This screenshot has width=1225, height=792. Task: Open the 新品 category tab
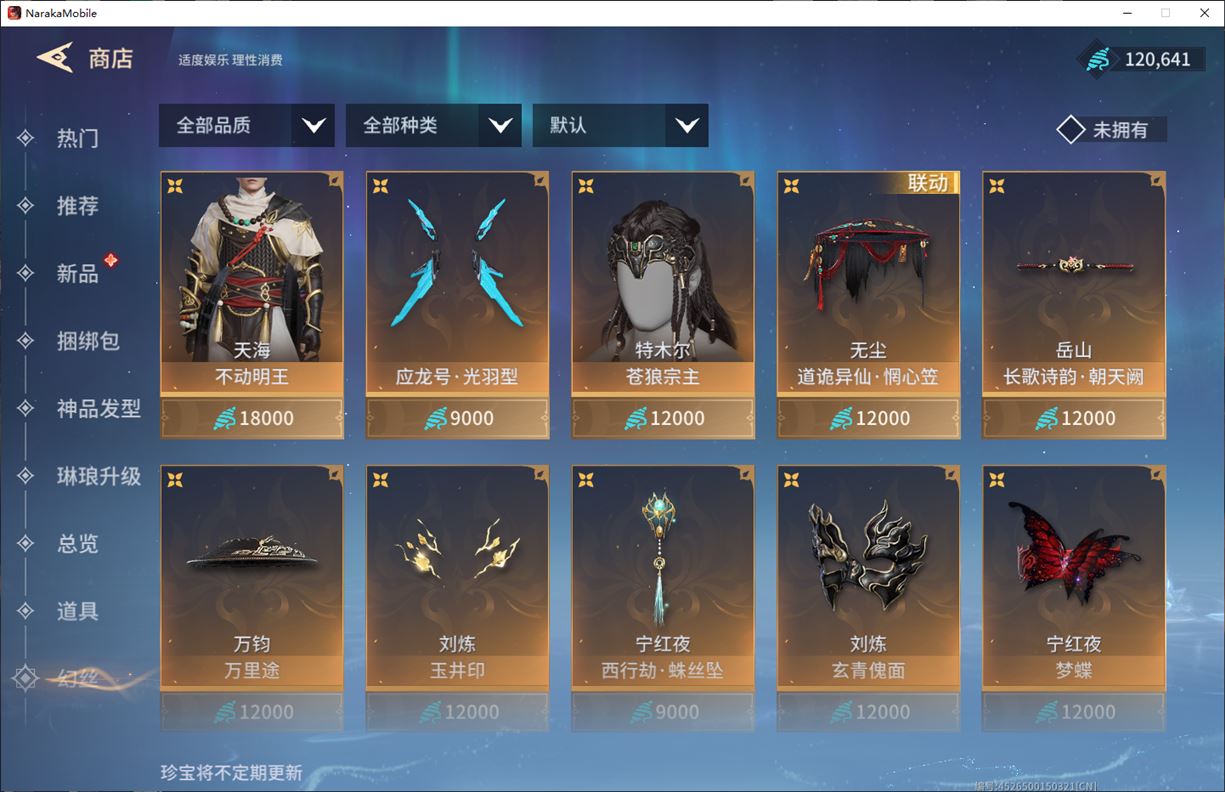click(x=77, y=274)
